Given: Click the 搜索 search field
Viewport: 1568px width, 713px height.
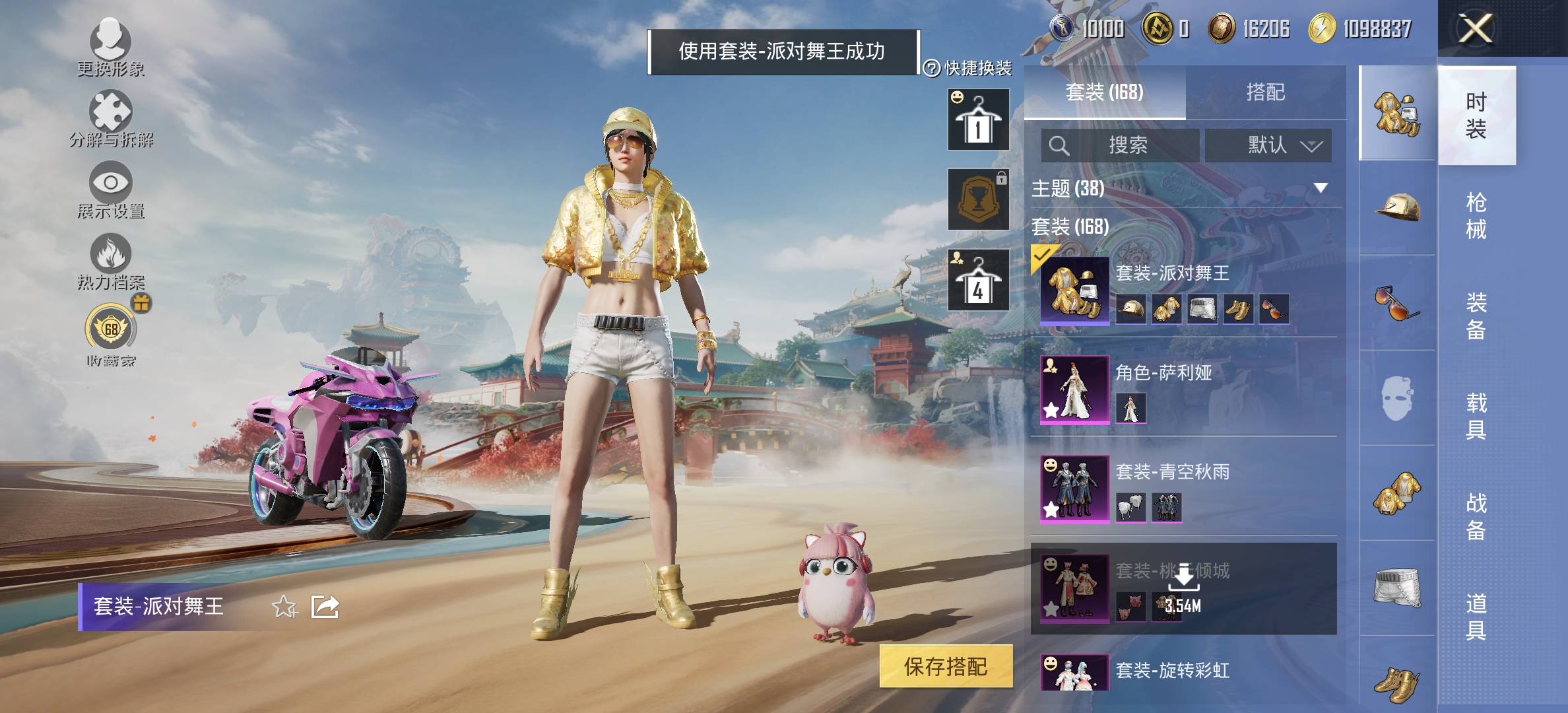Looking at the screenshot, I should click(1122, 145).
